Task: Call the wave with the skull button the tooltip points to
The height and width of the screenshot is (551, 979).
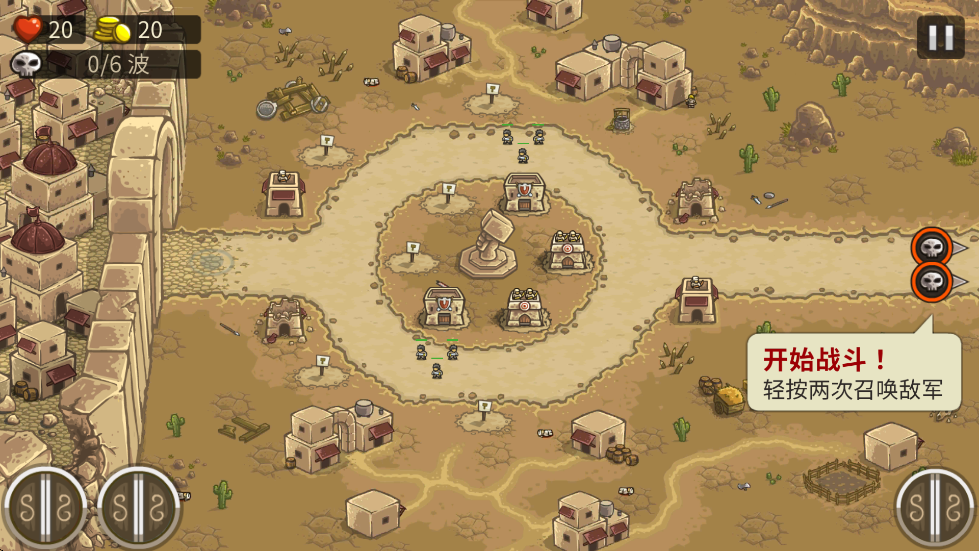Action: tap(931, 281)
